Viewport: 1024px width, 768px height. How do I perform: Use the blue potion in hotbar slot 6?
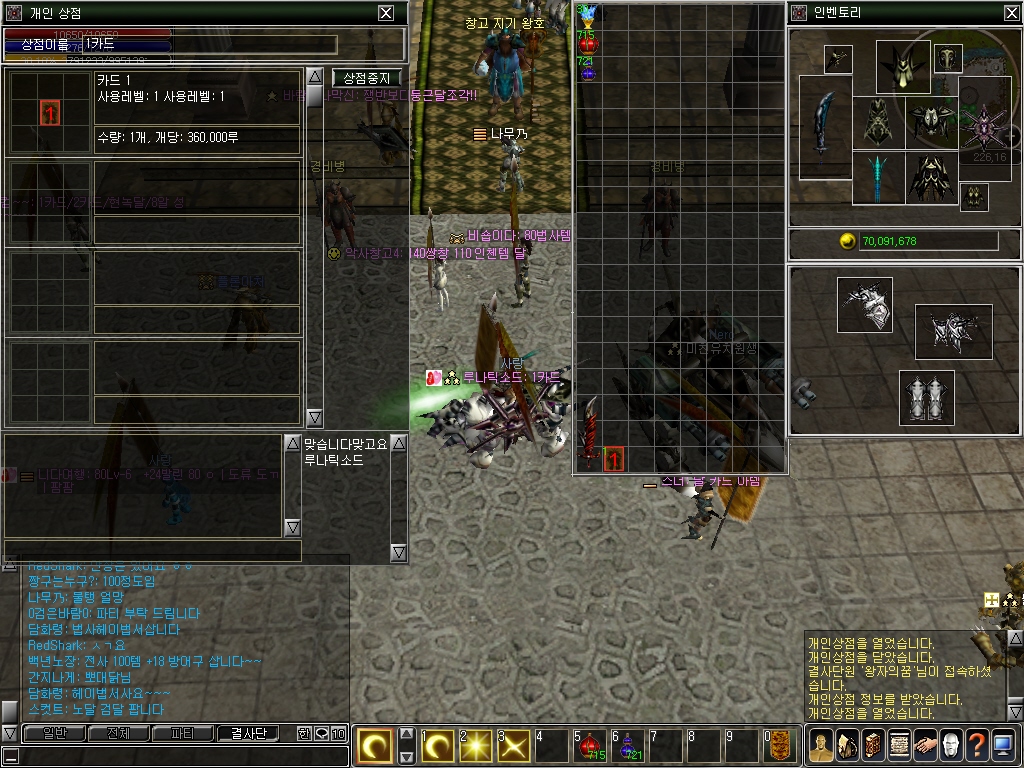click(x=628, y=745)
